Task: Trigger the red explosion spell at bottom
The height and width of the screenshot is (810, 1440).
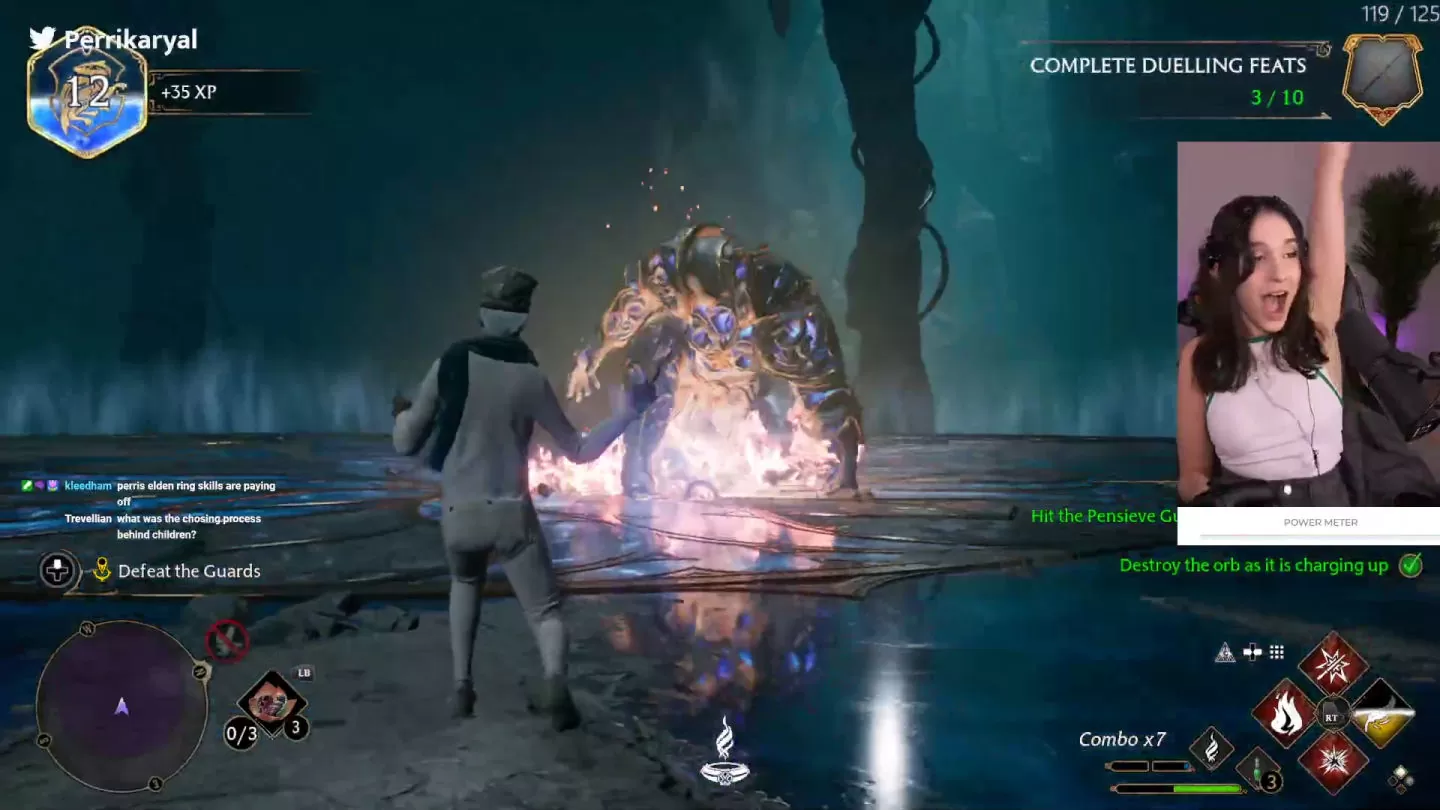Action: [x=1332, y=763]
